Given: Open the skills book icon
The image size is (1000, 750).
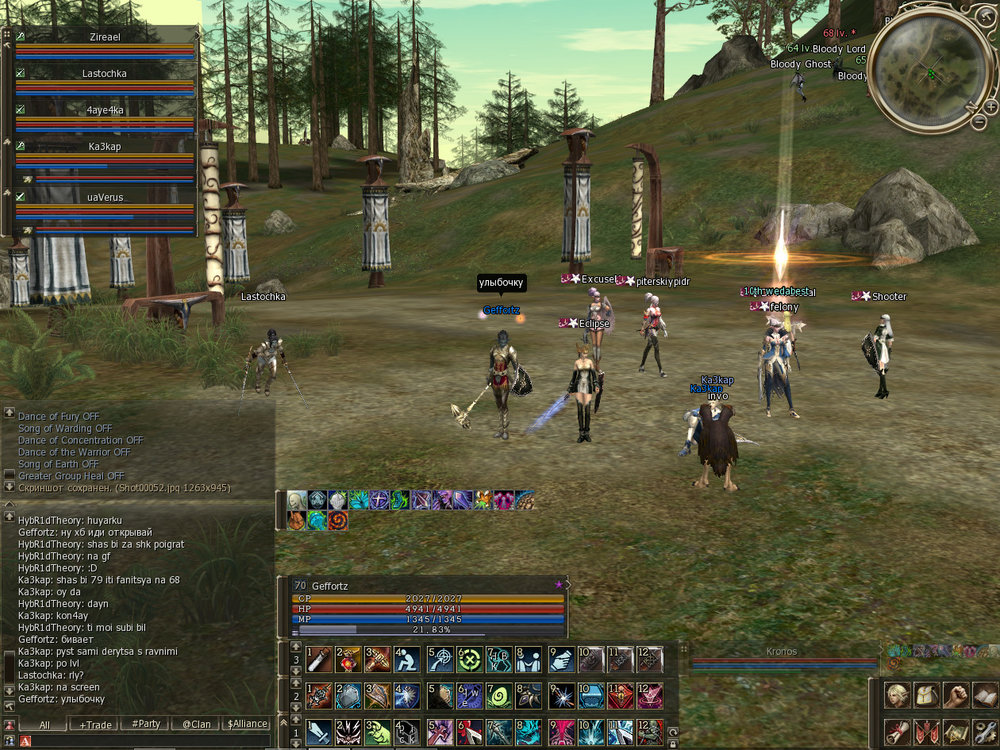Looking at the screenshot, I should [986, 695].
